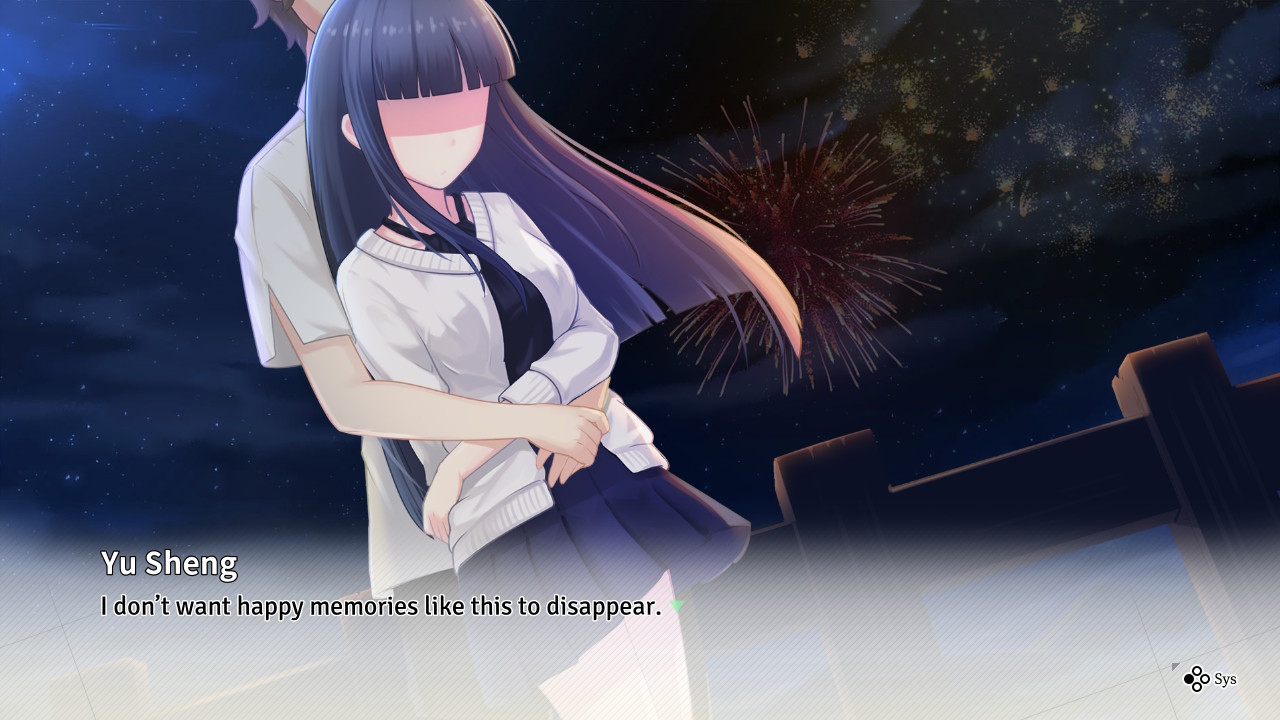Click the screen to progress the story
This screenshot has height=720, width=1280.
coord(640,400)
